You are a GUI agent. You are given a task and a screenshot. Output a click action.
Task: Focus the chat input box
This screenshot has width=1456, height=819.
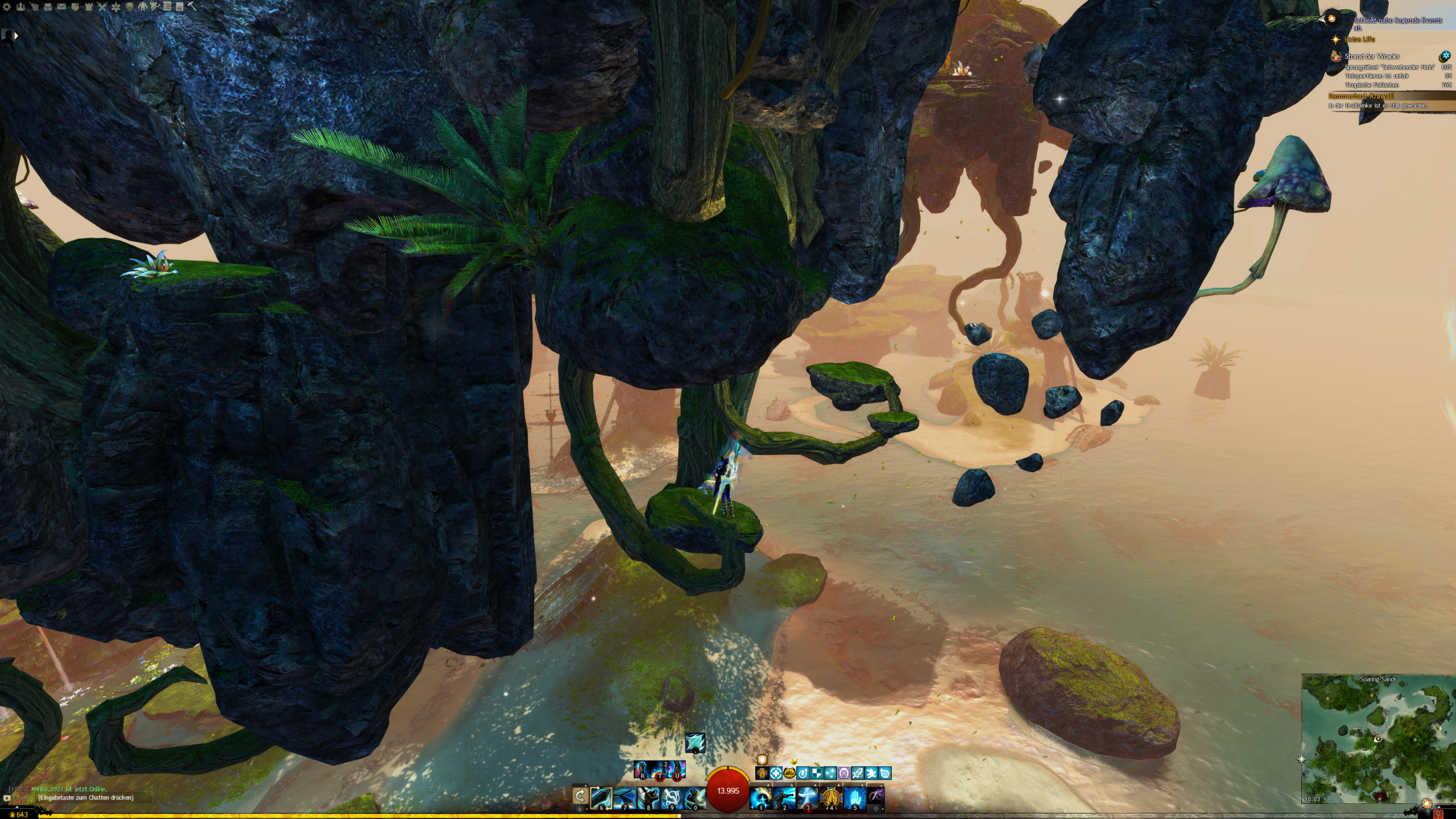click(85, 797)
